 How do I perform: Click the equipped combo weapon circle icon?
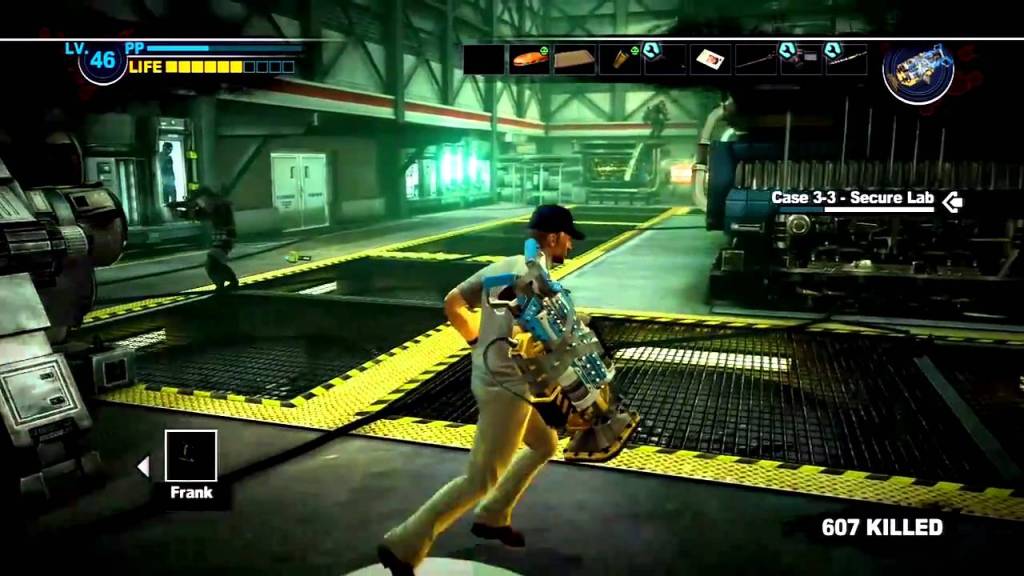point(918,72)
